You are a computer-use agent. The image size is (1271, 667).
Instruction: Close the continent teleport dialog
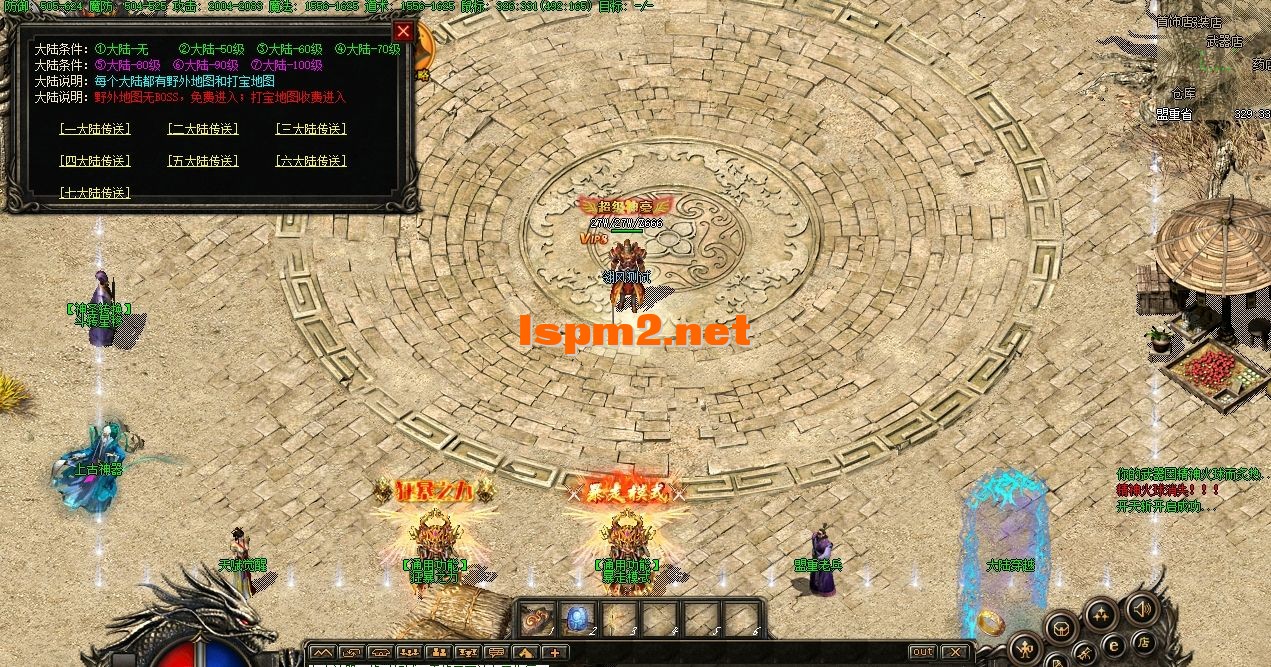coord(403,31)
